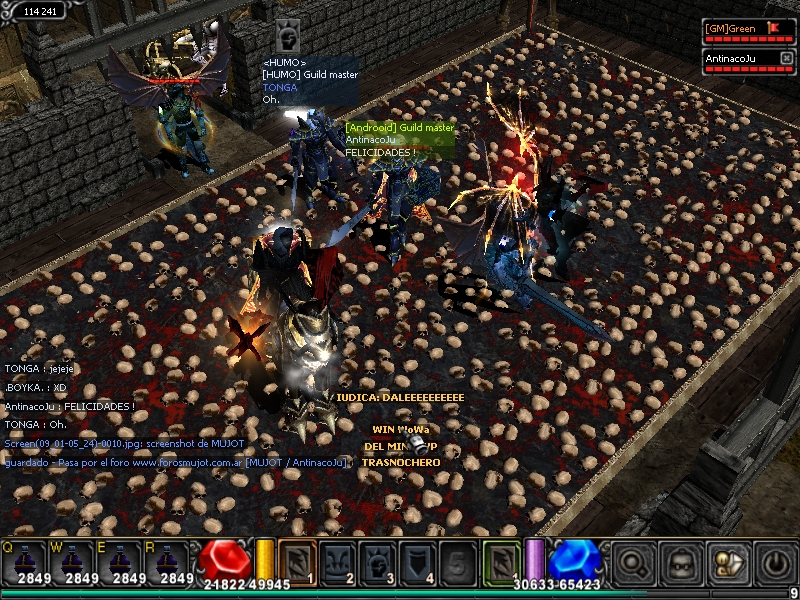Open the system menu power button
Screen dimensions: 800x600
coord(773,561)
